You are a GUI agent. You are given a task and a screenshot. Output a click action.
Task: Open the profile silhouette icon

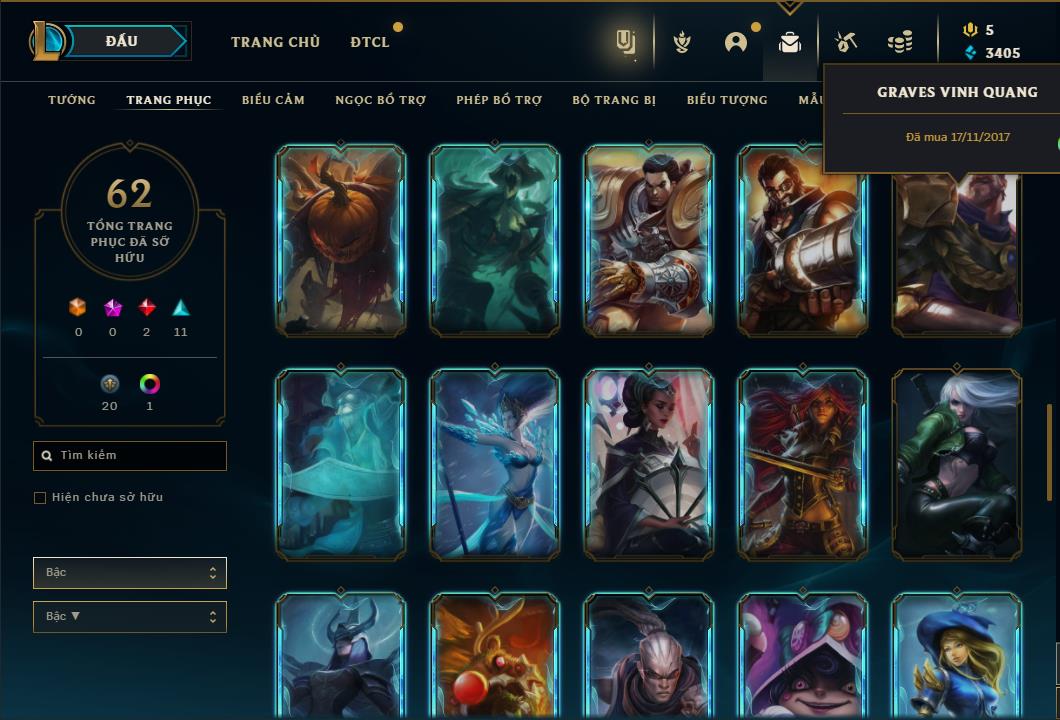click(x=736, y=42)
